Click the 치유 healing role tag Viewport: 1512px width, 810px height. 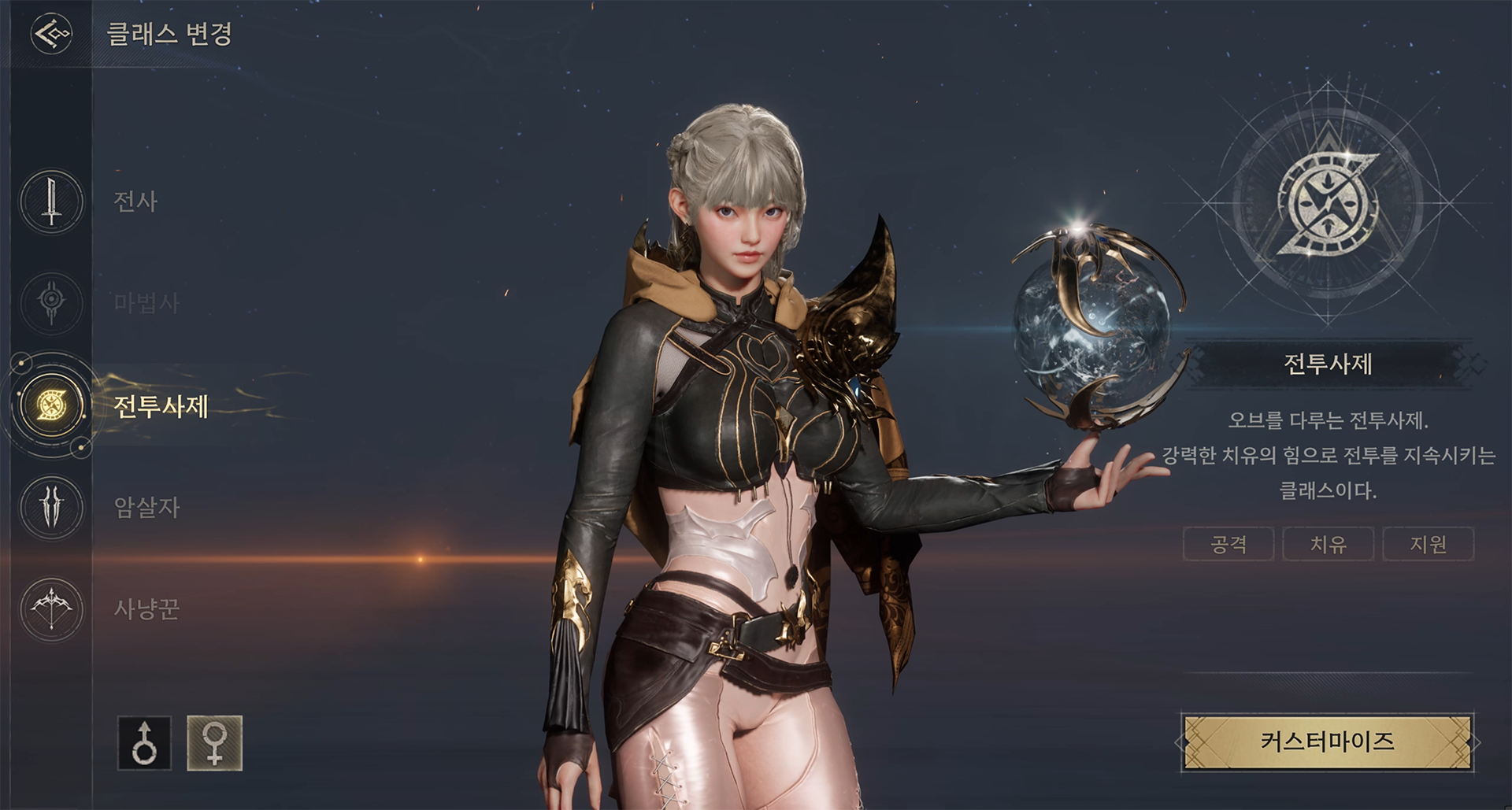click(x=1328, y=544)
